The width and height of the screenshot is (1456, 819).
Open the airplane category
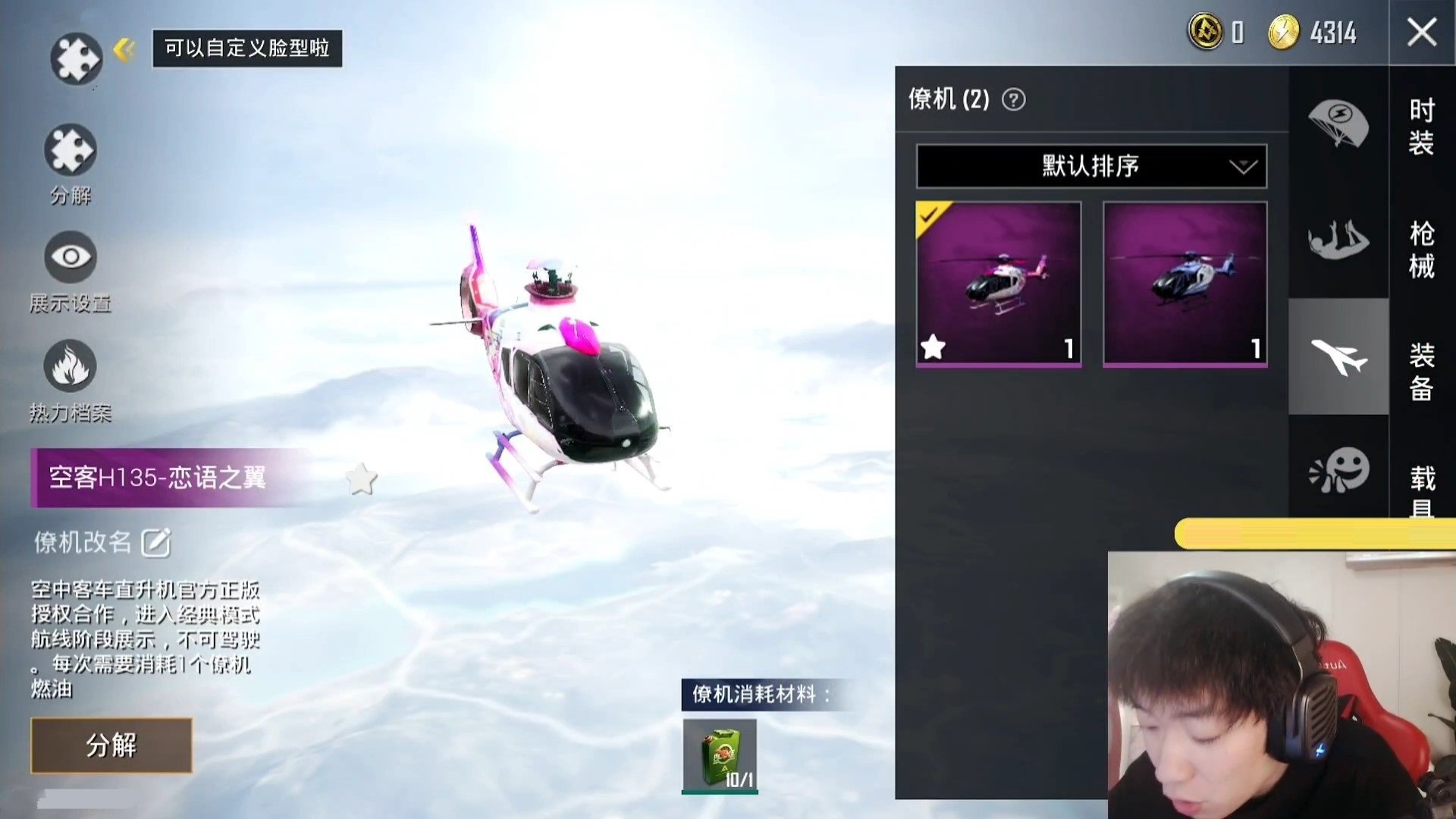[x=1338, y=356]
